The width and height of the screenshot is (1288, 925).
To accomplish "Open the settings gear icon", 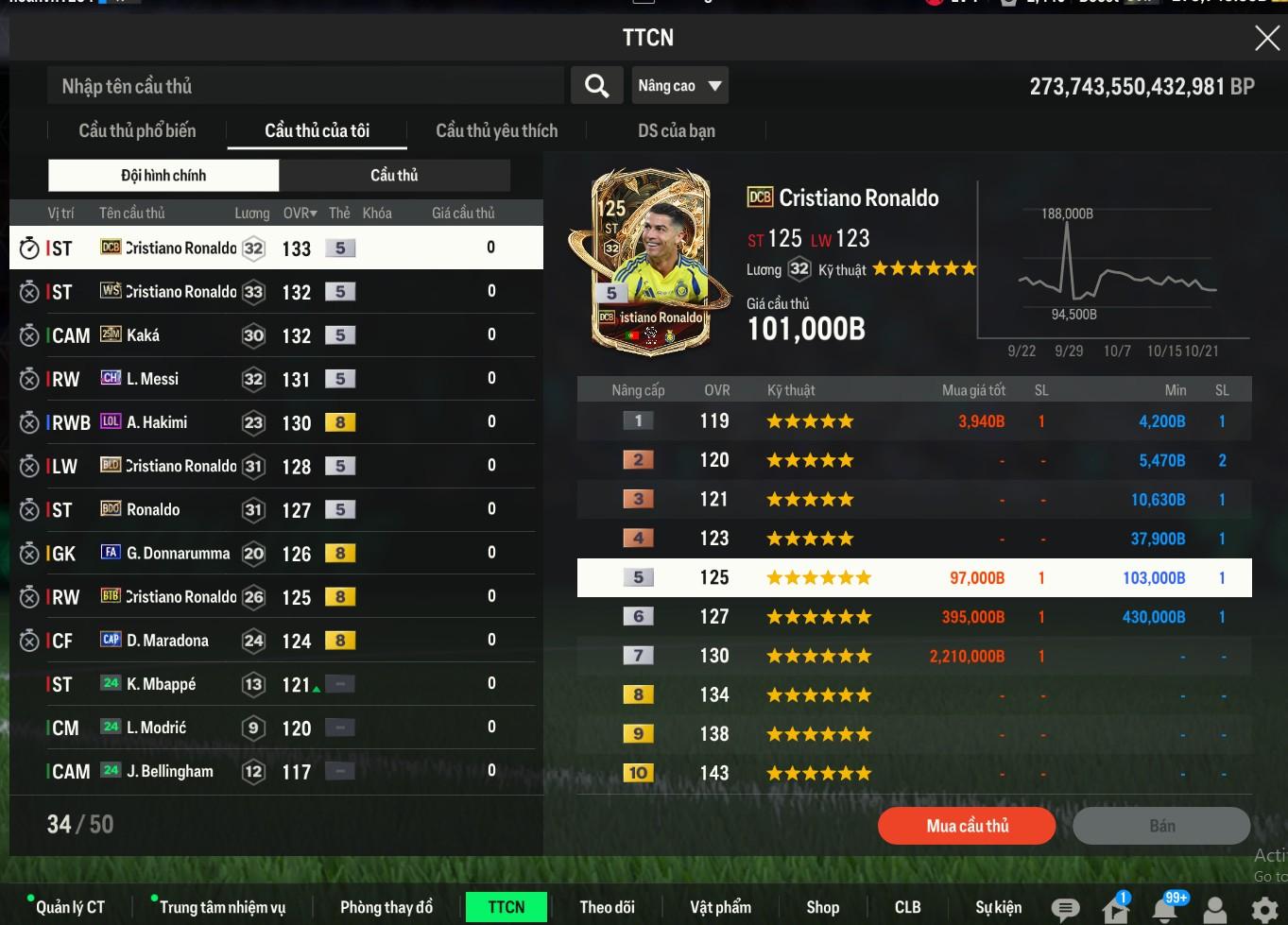I will (x=1263, y=909).
